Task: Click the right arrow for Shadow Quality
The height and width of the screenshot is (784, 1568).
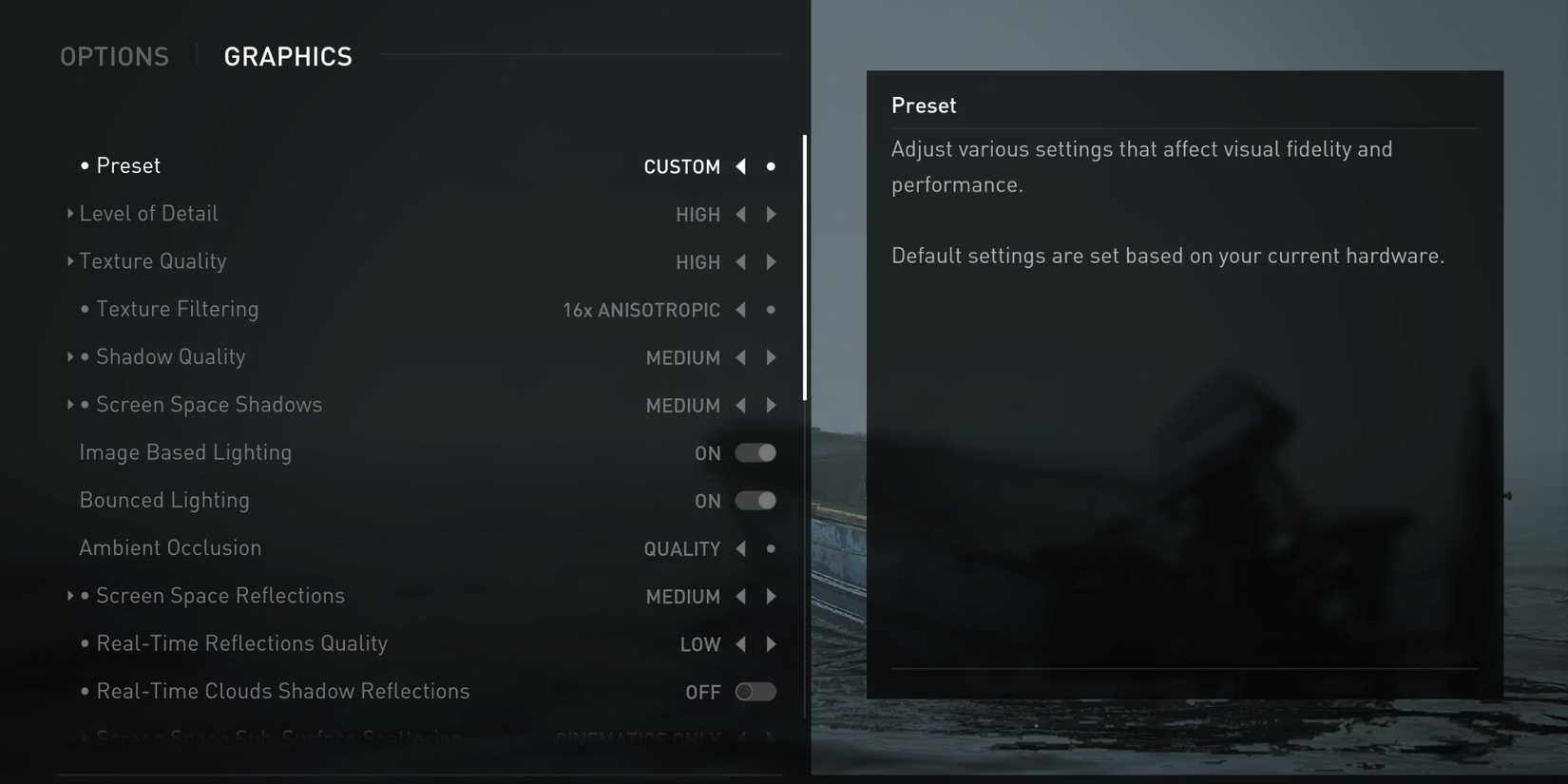Action: pyautogui.click(x=772, y=357)
